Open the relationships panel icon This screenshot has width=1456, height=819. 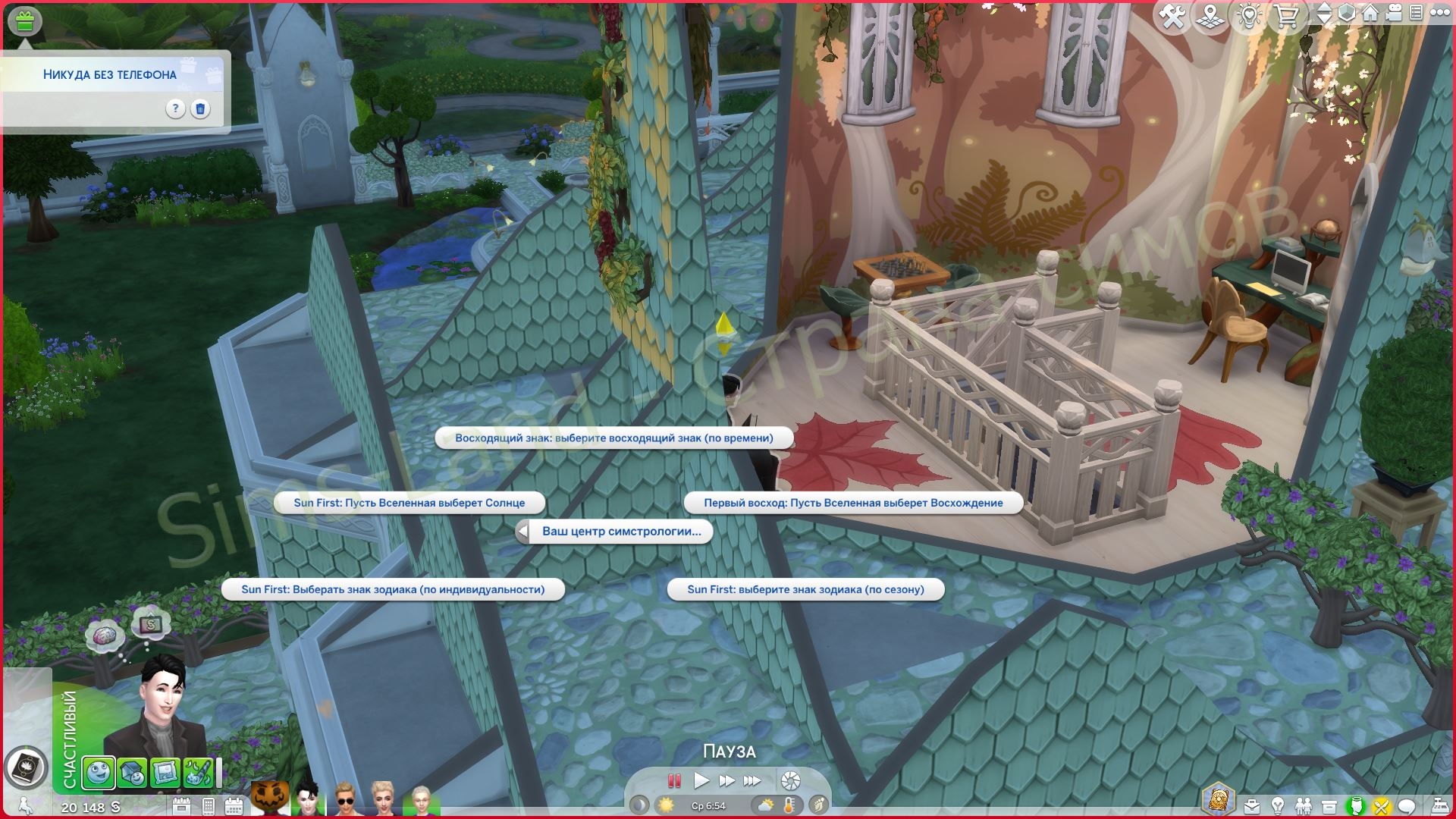point(1304,805)
